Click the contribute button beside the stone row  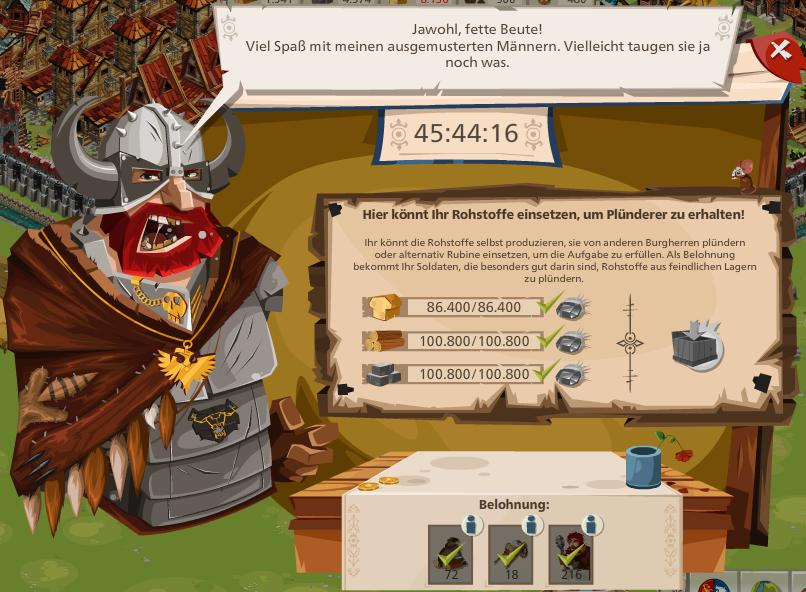pyautogui.click(x=572, y=374)
